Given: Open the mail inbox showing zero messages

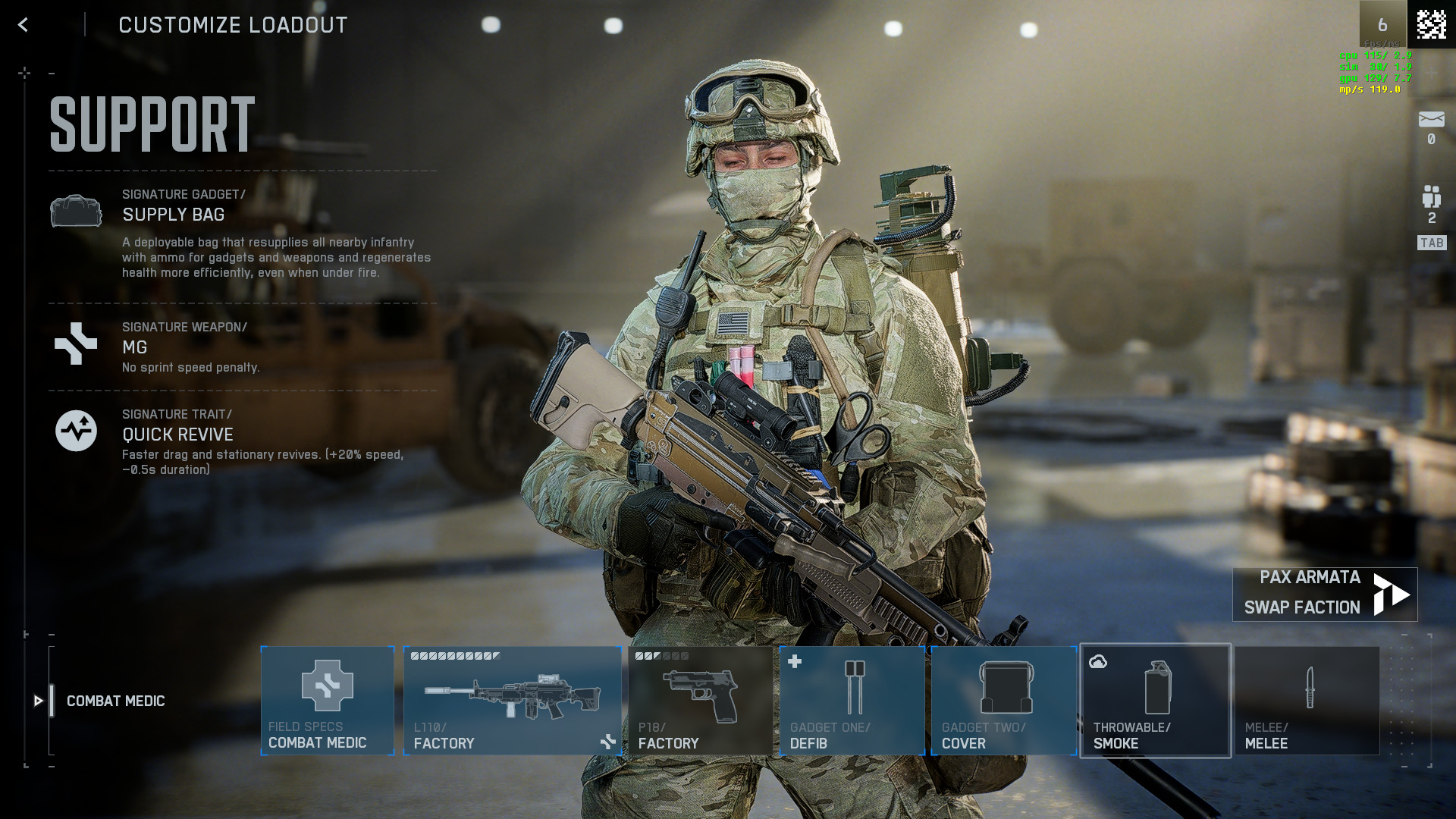Looking at the screenshot, I should point(1430,117).
